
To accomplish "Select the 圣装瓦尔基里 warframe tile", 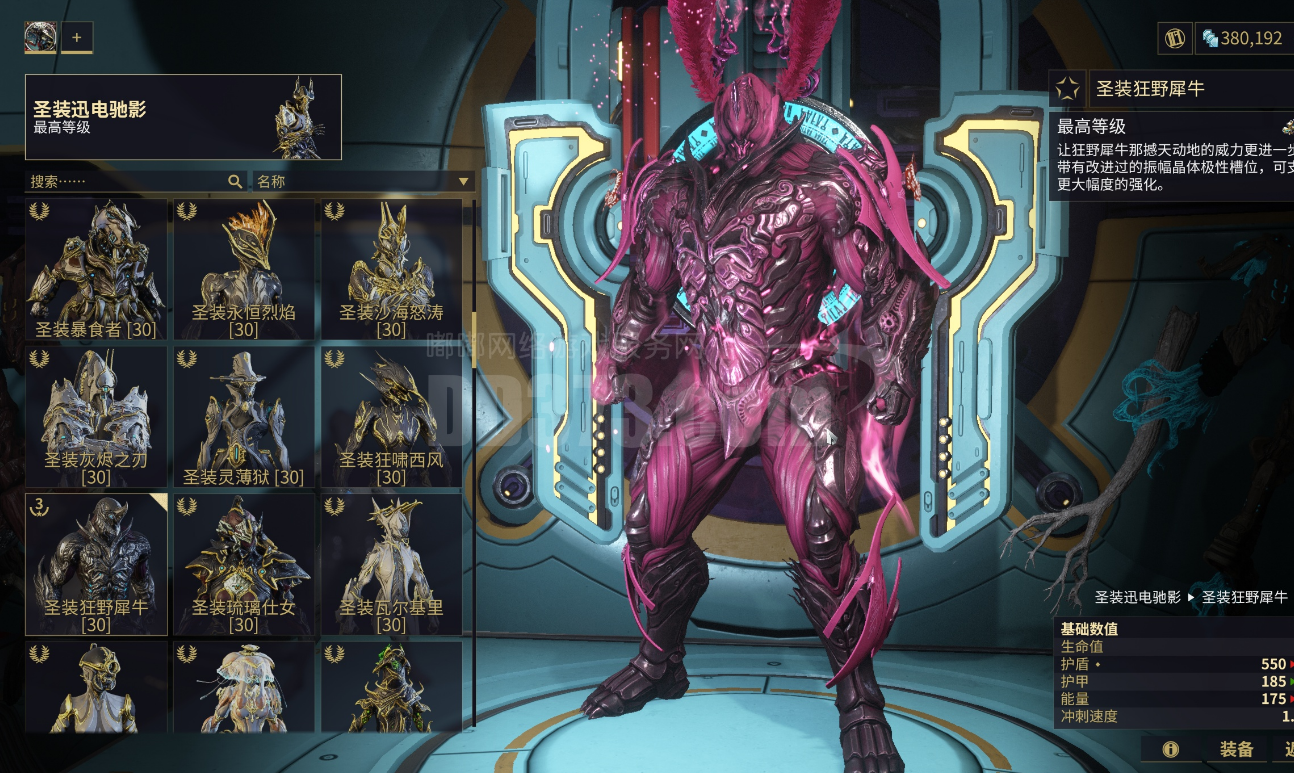I will tap(391, 564).
